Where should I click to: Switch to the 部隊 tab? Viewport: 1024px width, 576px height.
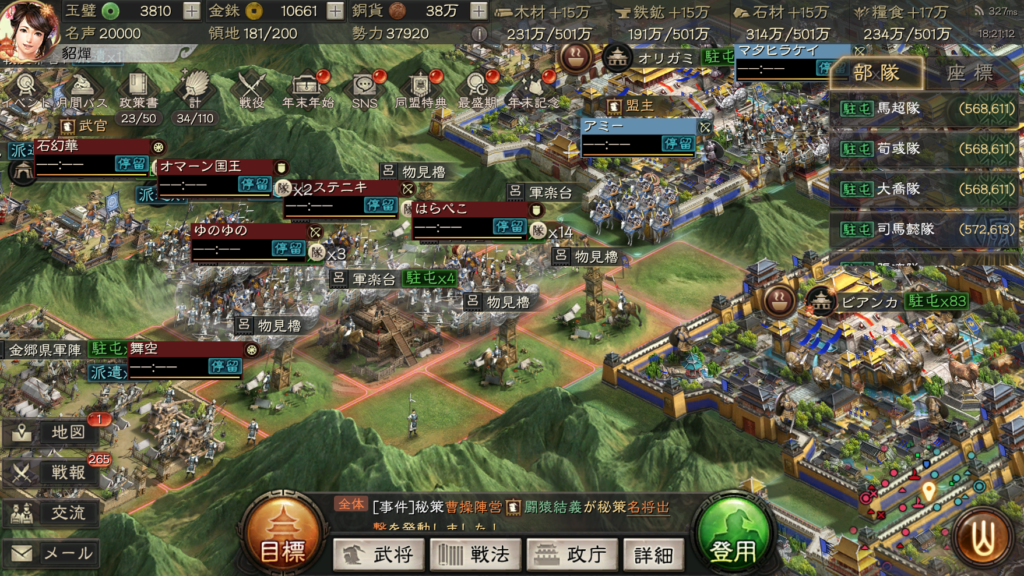click(x=876, y=72)
